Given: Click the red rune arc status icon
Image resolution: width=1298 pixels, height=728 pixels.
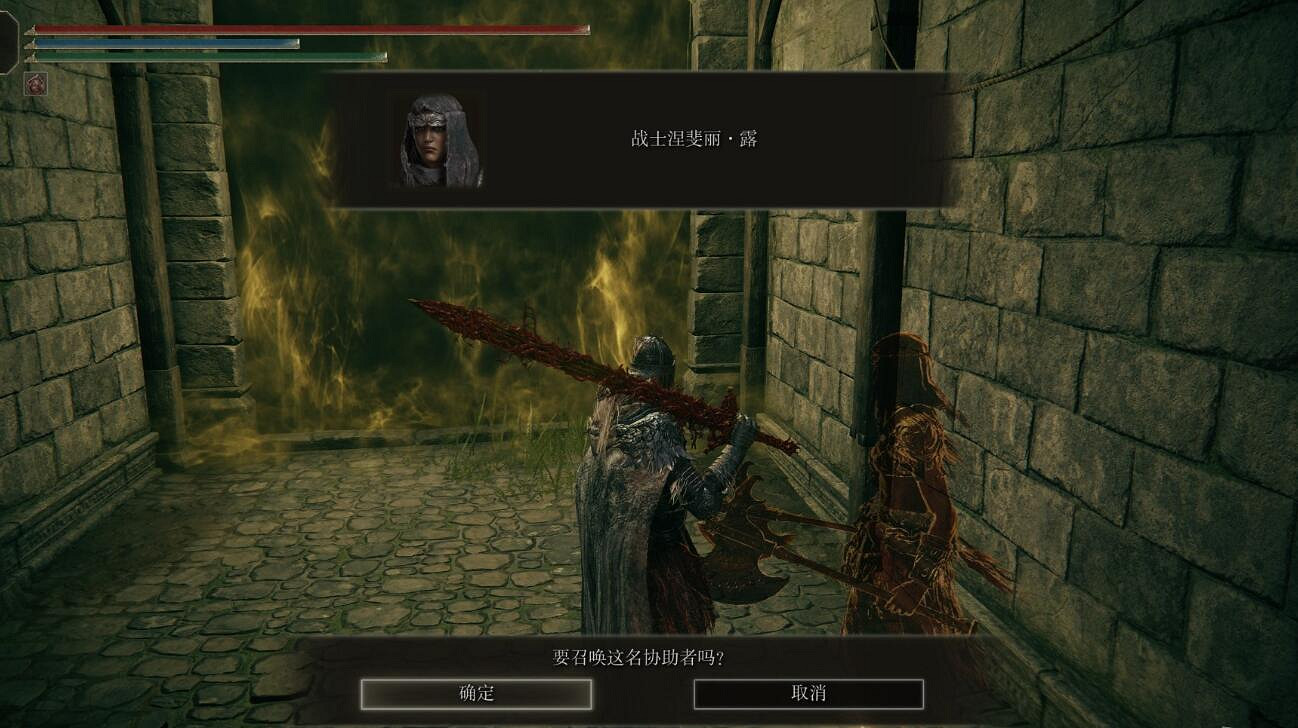Looking at the screenshot, I should coord(36,83).
